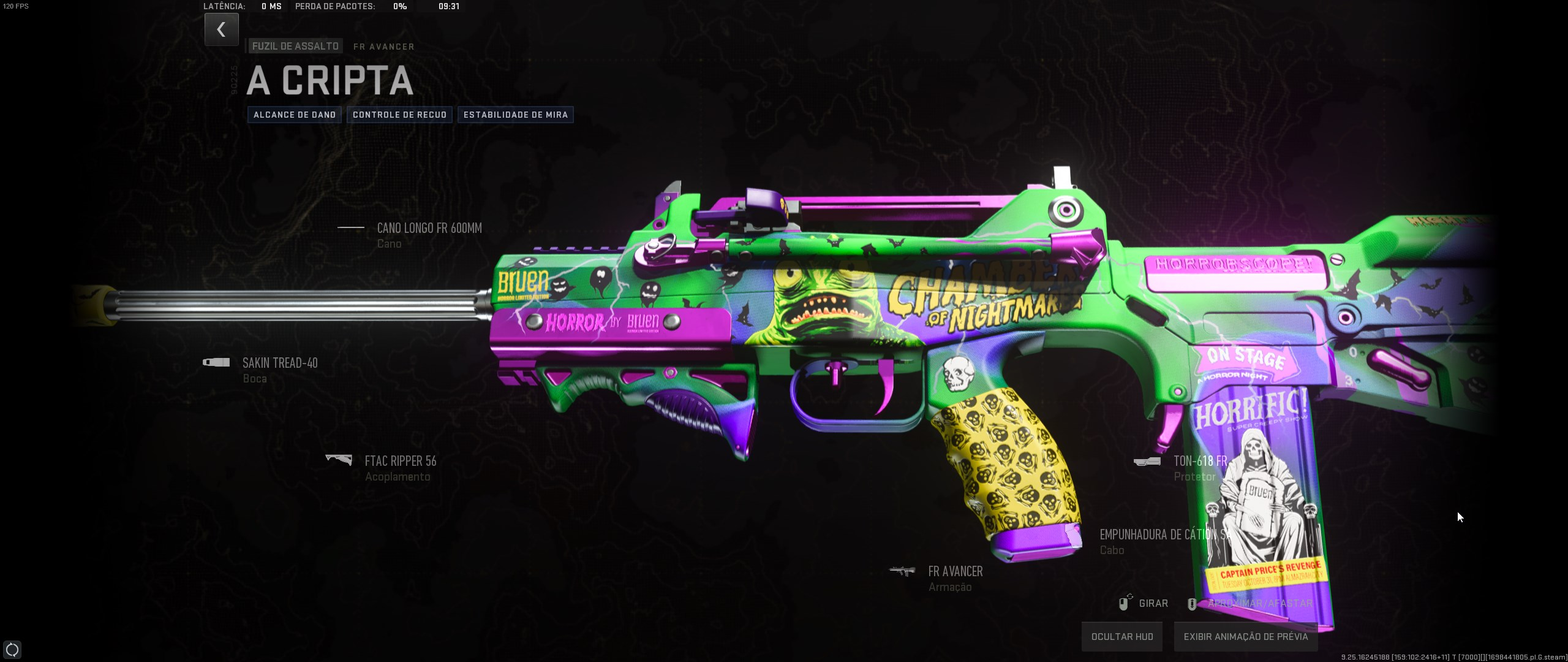This screenshot has width=1568, height=662.
Task: Go back with the arrow button
Action: (x=221, y=29)
